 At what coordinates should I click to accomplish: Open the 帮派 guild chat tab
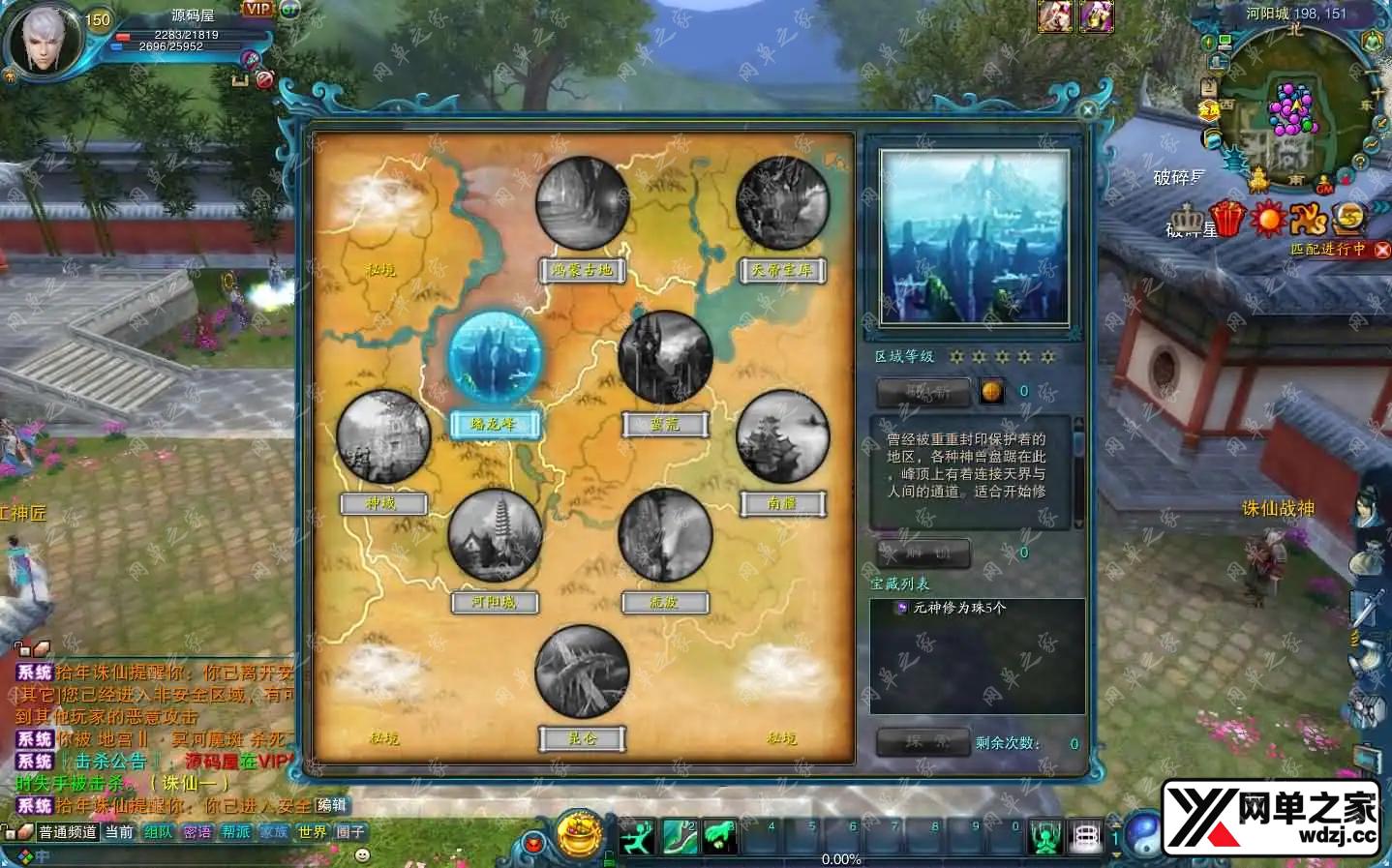[x=235, y=832]
